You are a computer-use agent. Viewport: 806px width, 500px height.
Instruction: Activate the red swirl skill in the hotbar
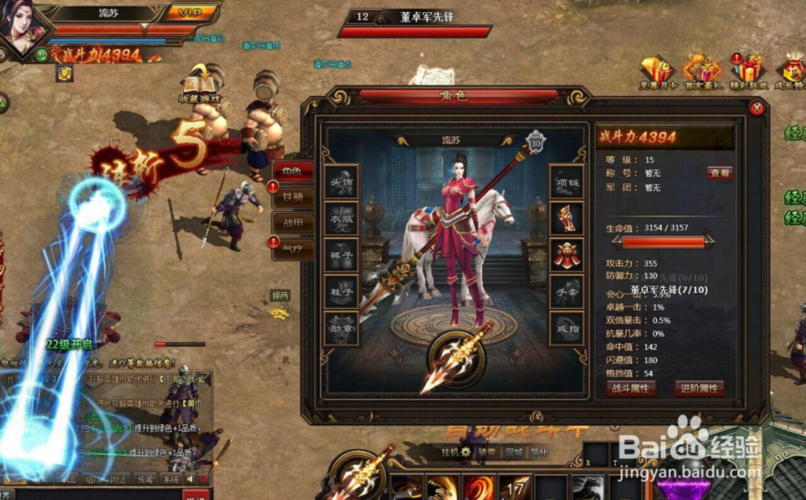(477, 489)
